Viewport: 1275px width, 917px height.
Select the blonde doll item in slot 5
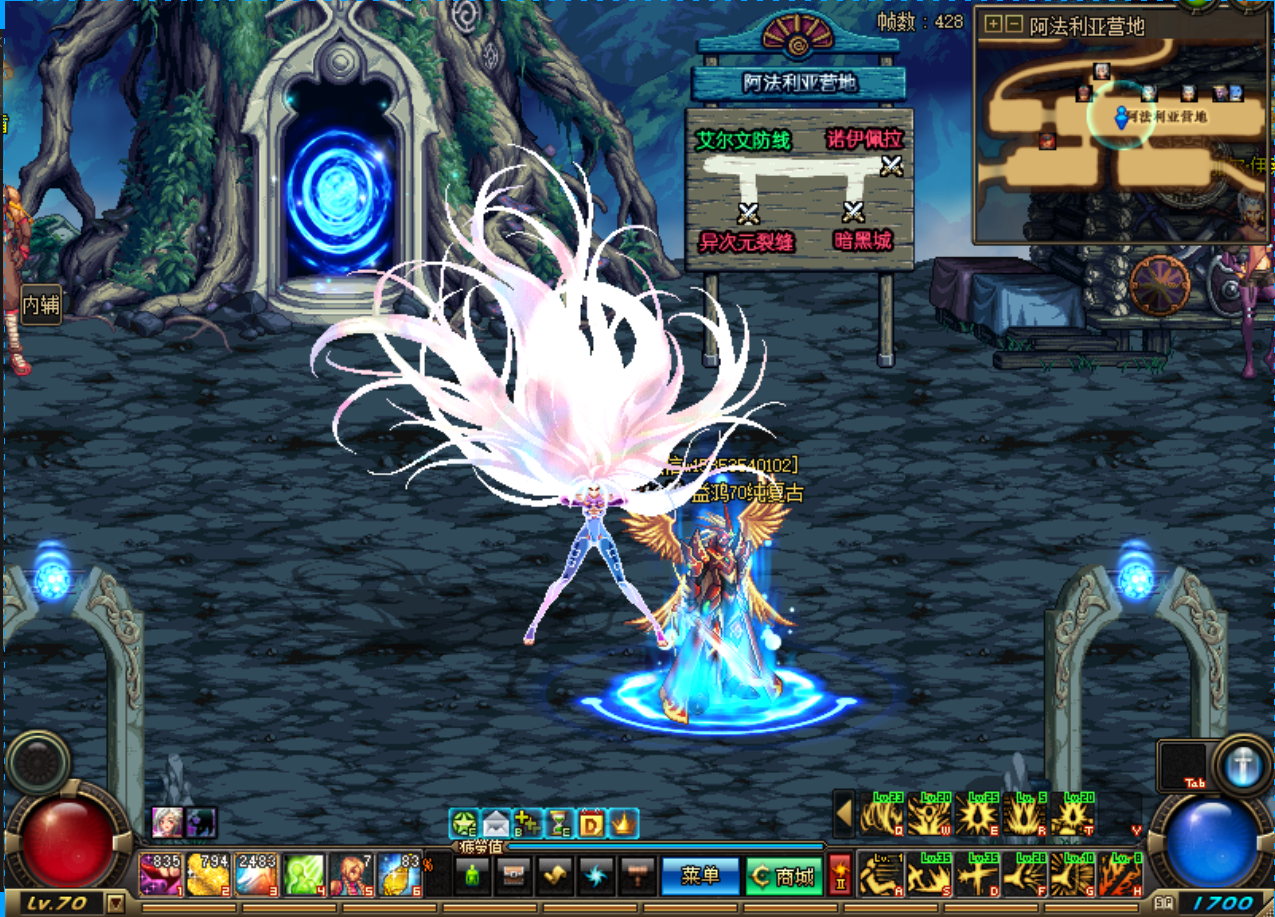(x=353, y=873)
